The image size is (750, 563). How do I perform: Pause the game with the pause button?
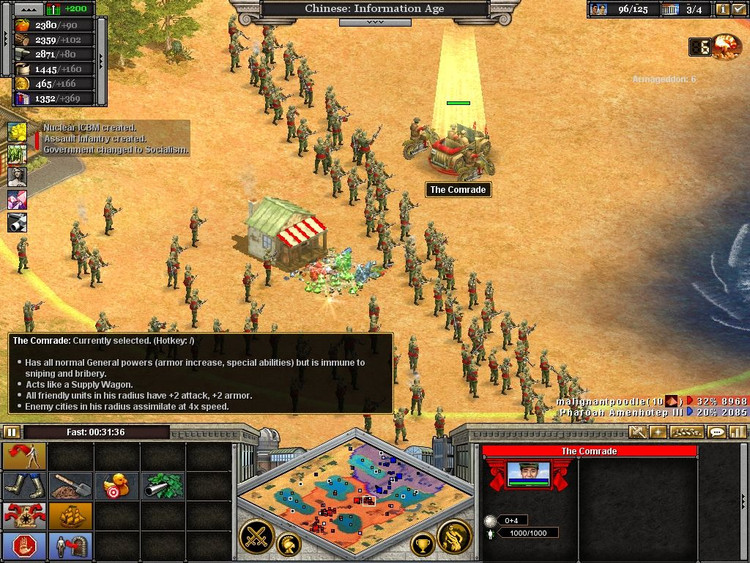[x=11, y=432]
